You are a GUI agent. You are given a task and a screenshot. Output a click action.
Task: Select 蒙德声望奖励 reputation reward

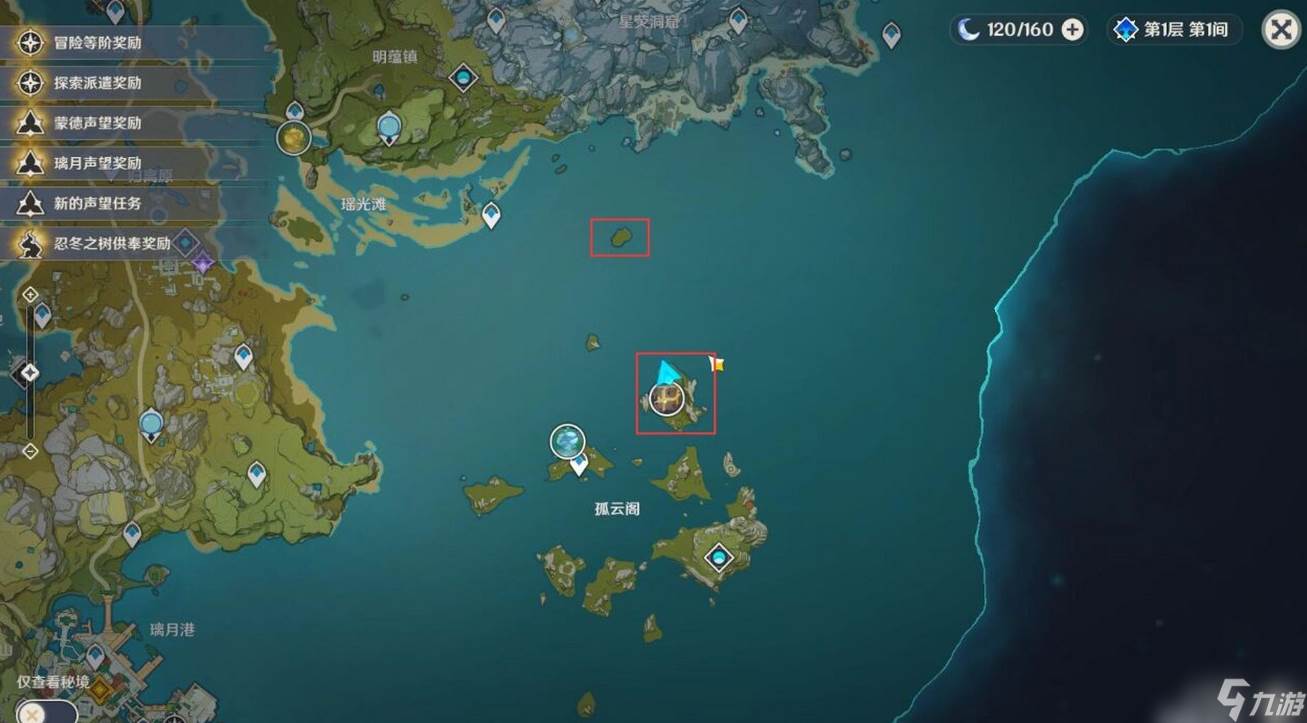[98, 123]
